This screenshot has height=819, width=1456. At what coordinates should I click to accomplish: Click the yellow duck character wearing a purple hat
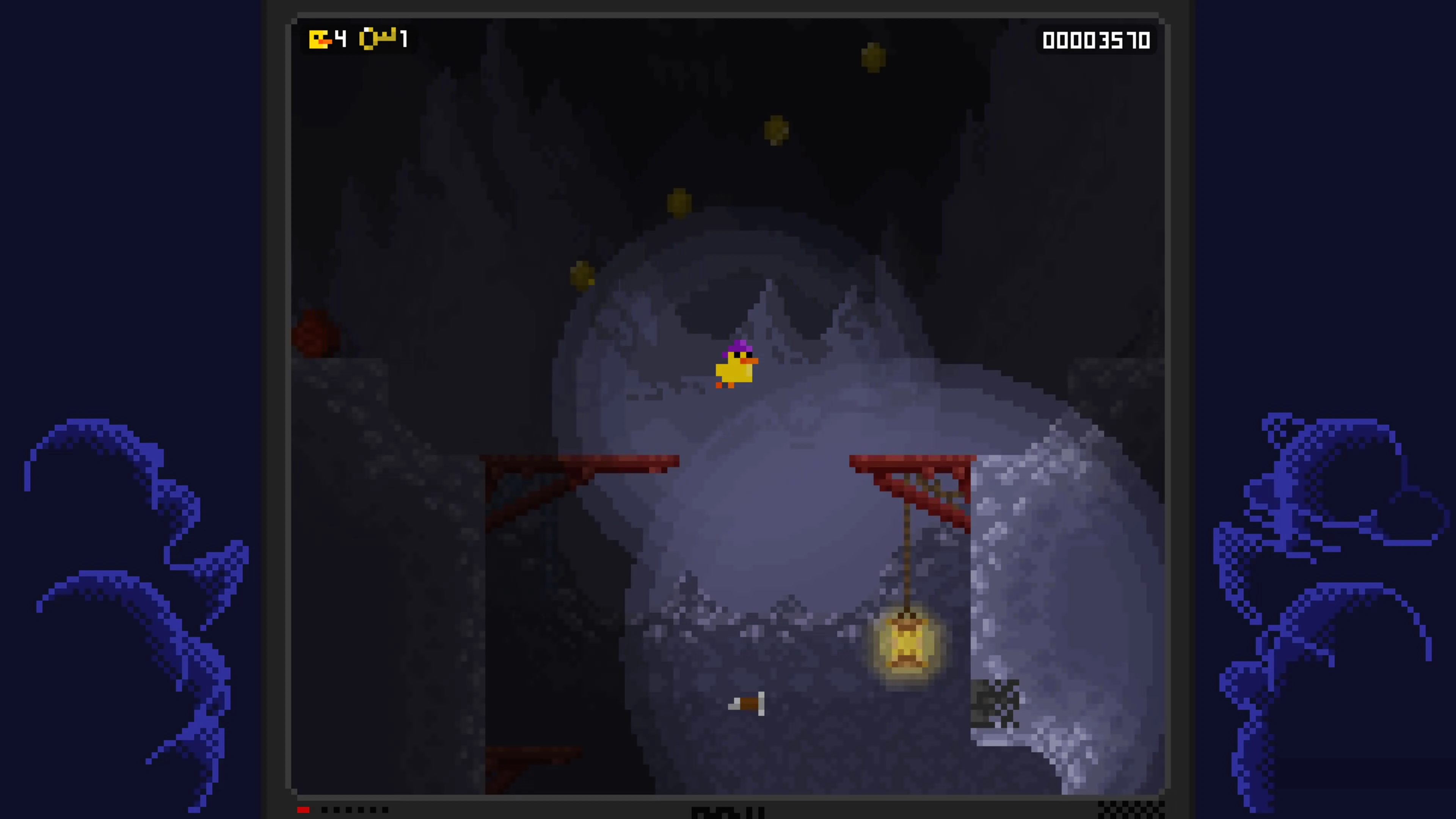[x=735, y=367]
